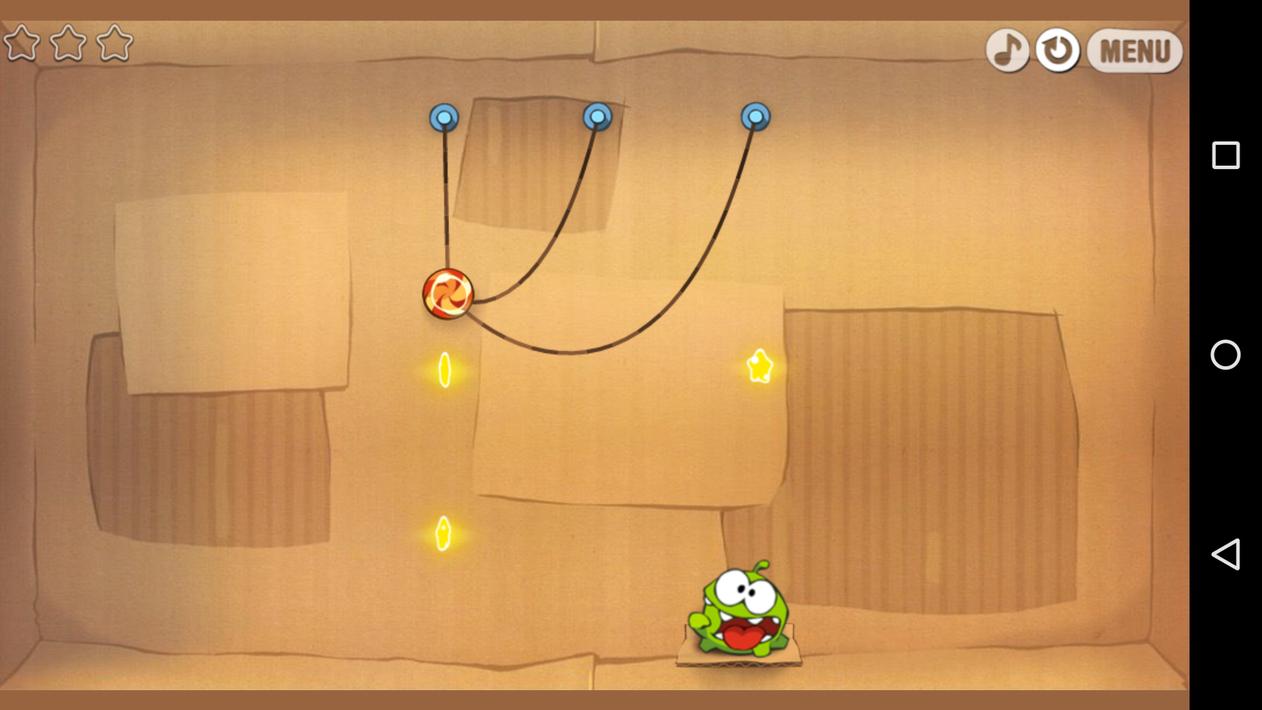This screenshot has width=1262, height=710.
Task: Tap the Android back triangle button
Action: coord(1225,554)
